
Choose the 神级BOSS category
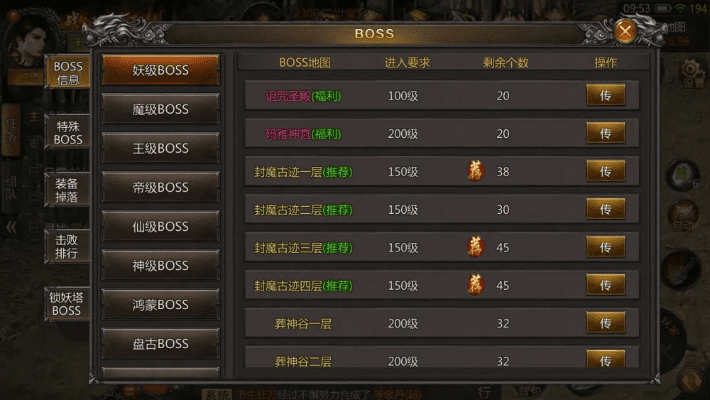[160, 266]
